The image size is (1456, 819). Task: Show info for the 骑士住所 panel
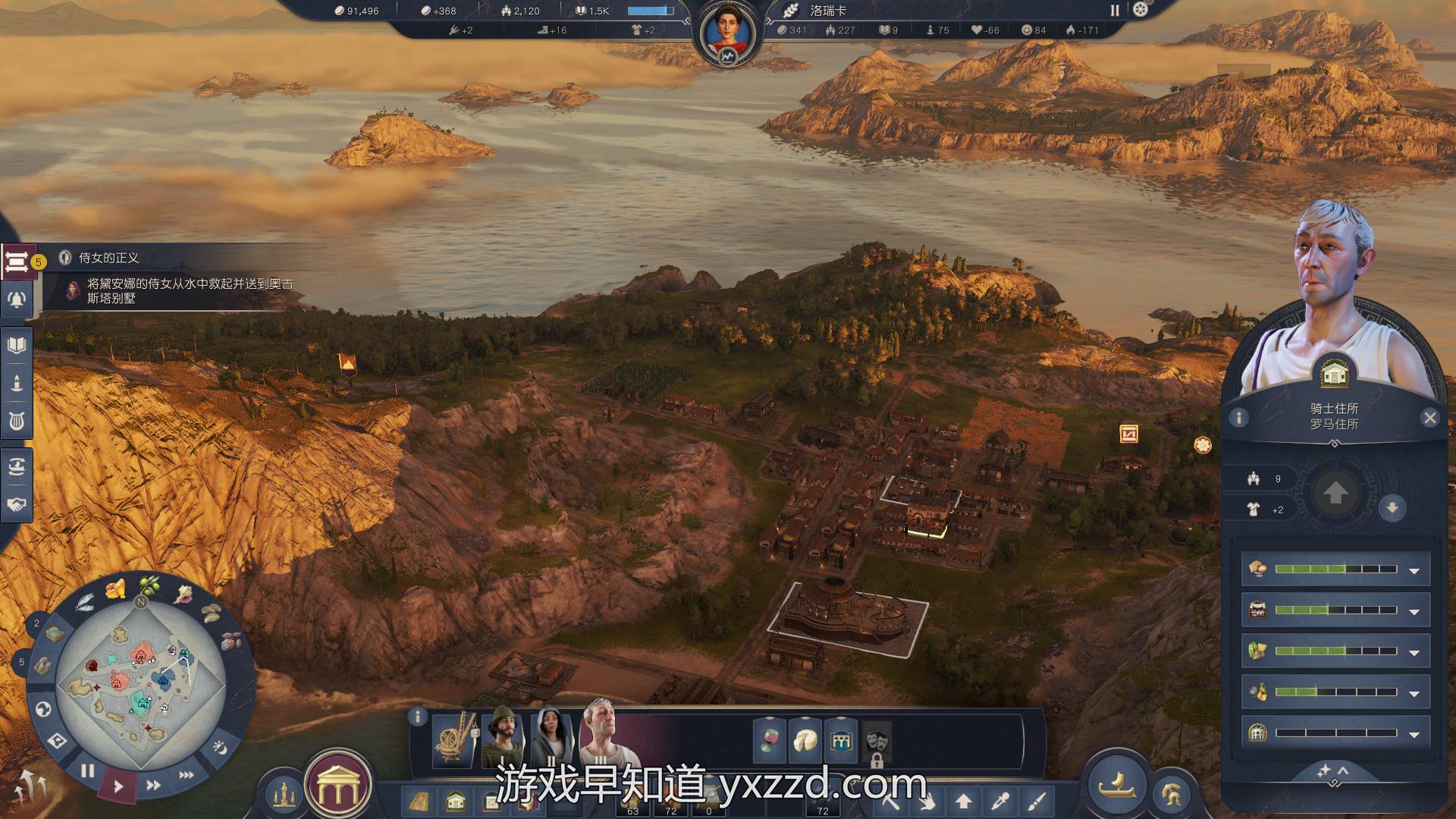[x=1238, y=418]
